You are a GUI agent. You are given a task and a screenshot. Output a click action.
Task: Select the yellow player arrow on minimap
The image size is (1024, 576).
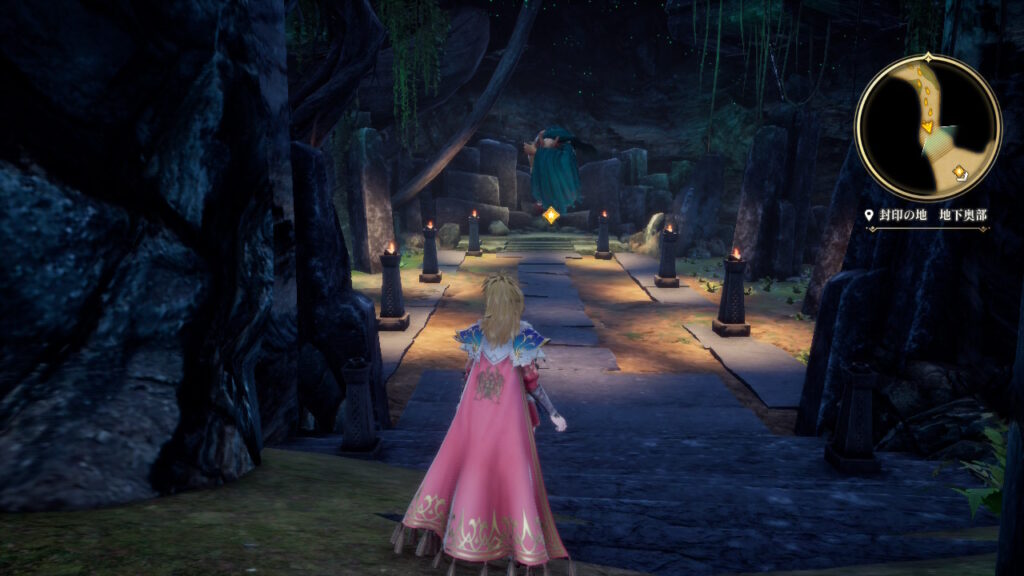click(927, 127)
